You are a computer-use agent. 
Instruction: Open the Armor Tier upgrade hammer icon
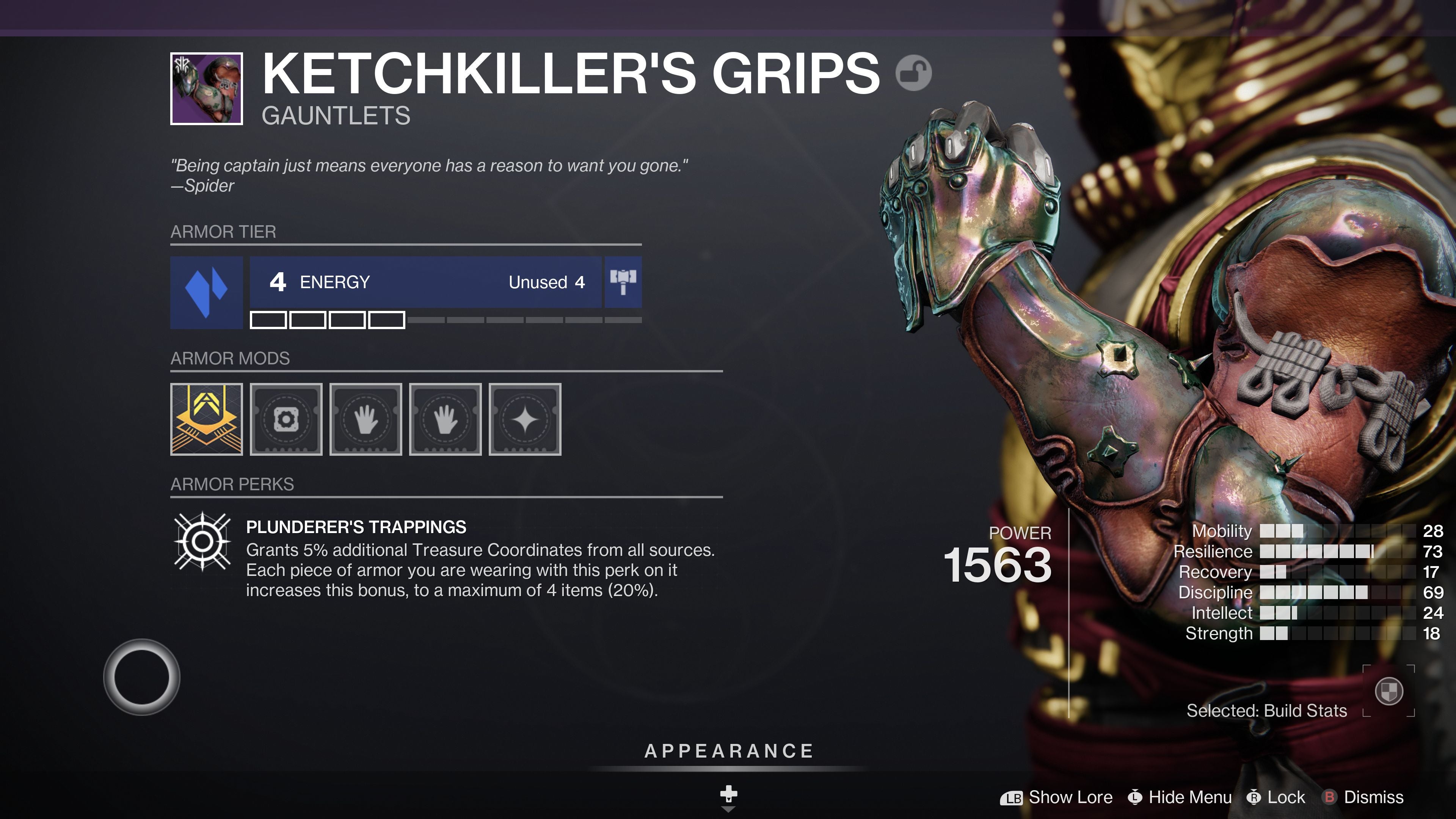pos(624,282)
